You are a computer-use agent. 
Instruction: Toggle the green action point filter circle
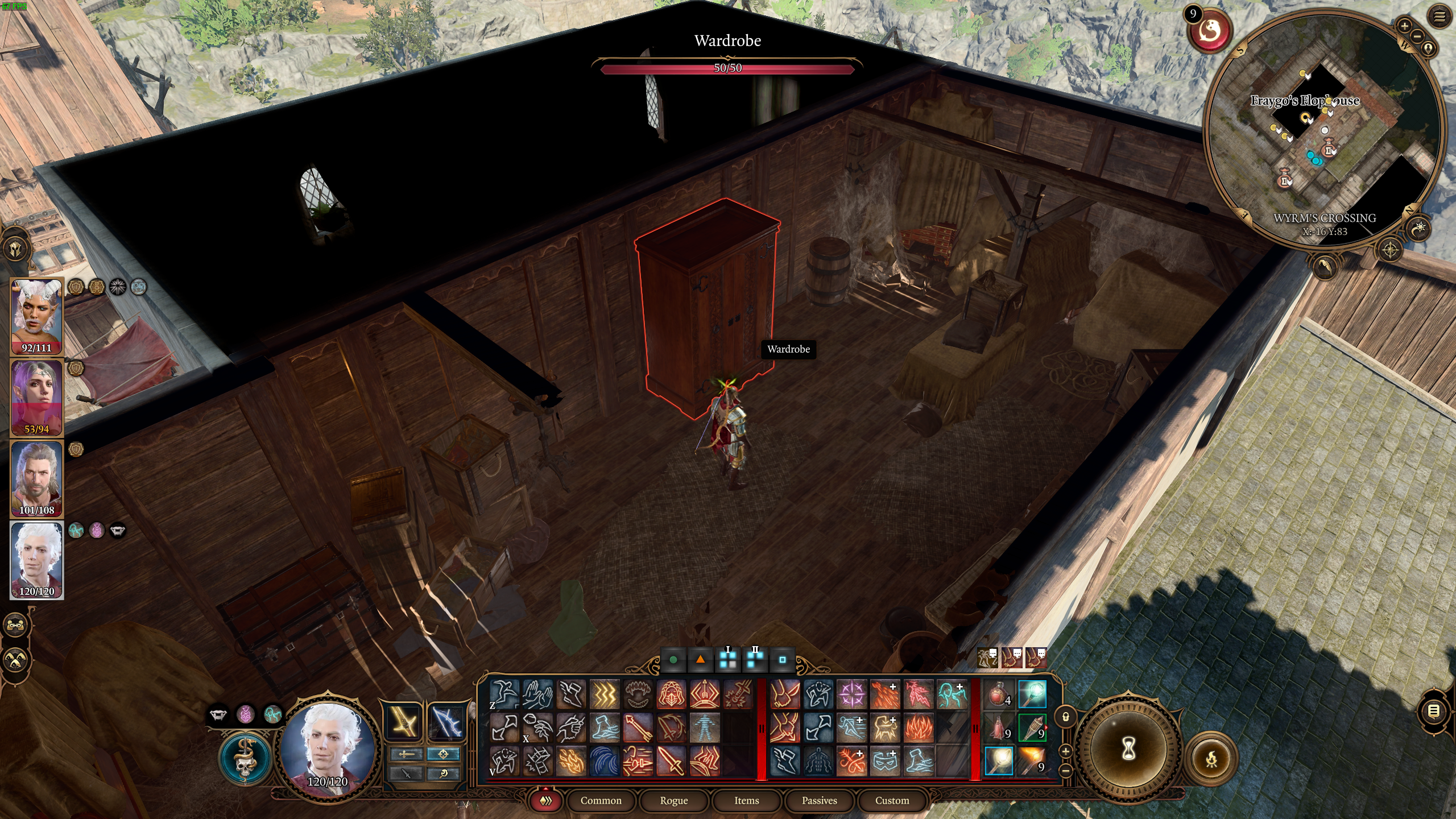click(673, 662)
